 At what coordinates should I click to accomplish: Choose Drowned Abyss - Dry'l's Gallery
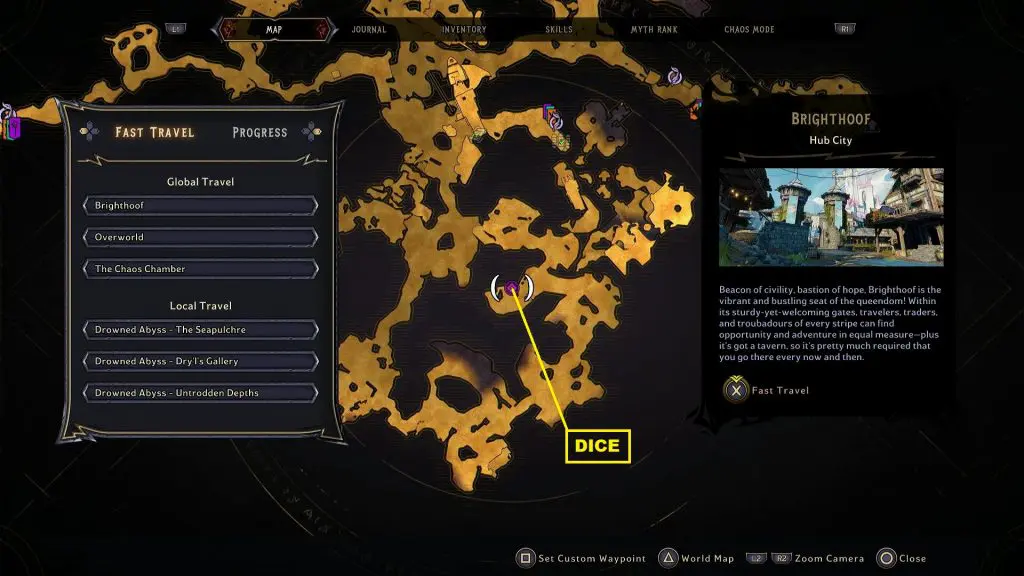coord(201,361)
